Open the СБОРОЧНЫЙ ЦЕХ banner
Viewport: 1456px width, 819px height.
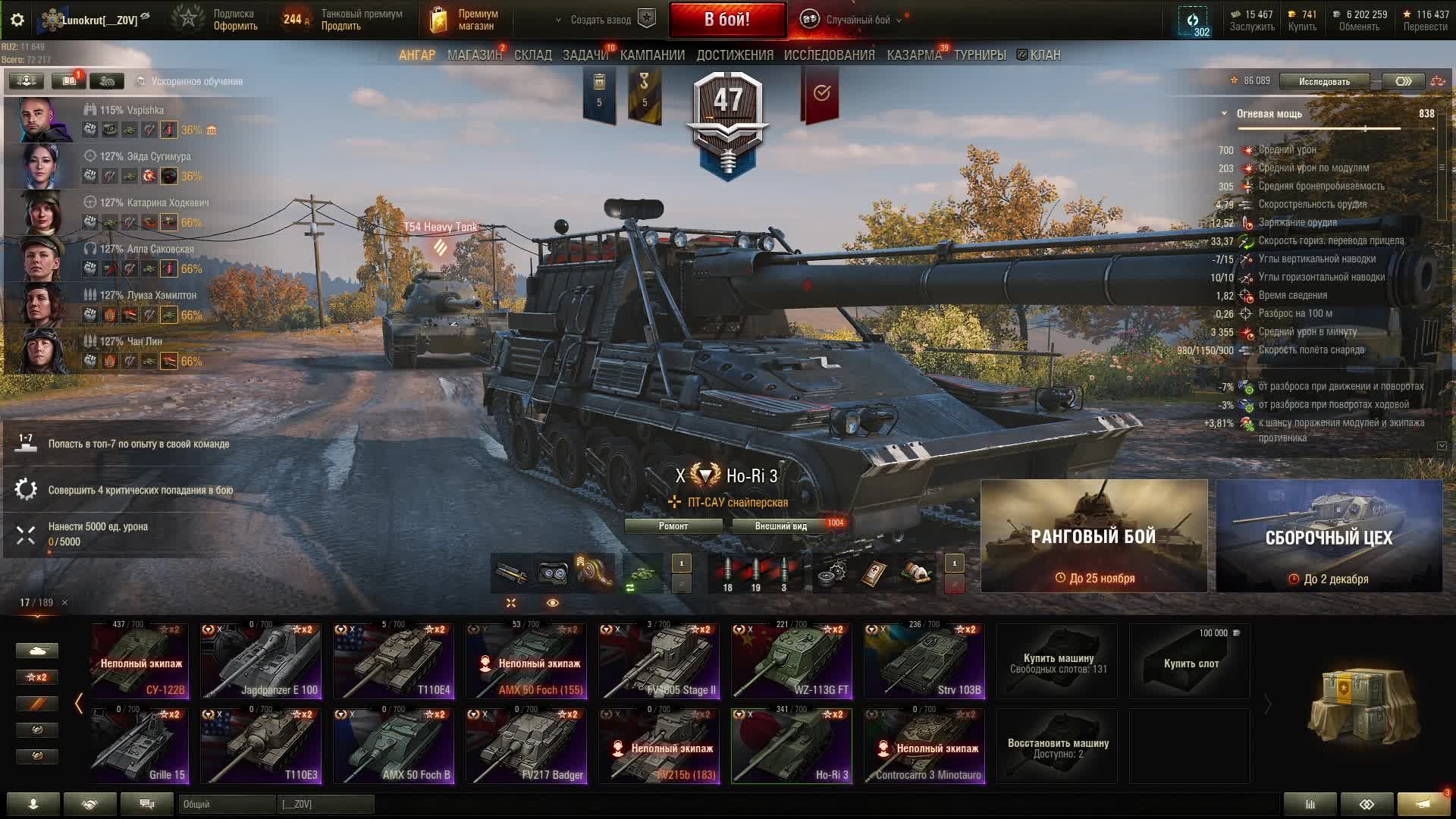tap(1329, 536)
